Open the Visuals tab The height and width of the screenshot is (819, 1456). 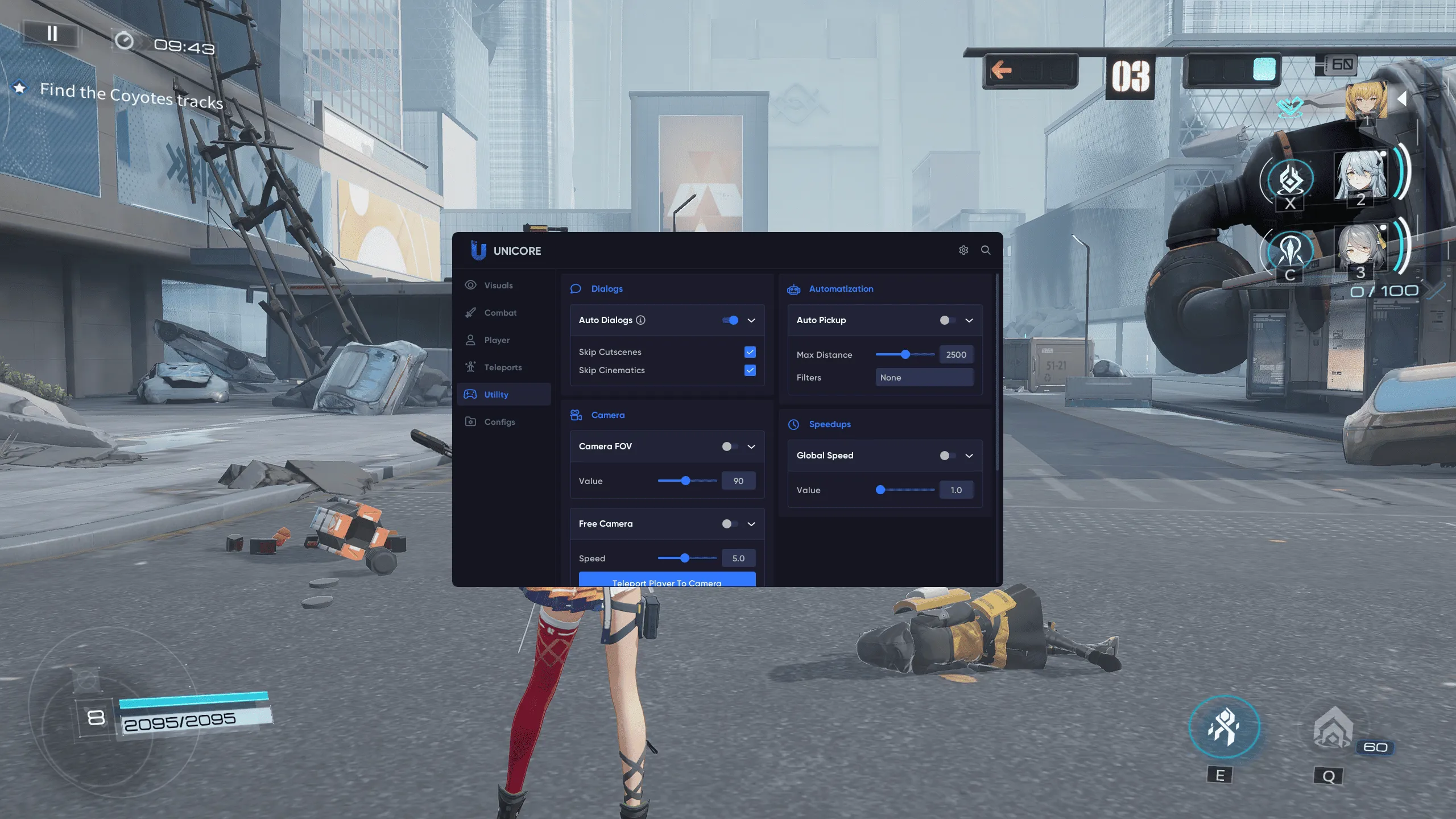[x=498, y=286]
